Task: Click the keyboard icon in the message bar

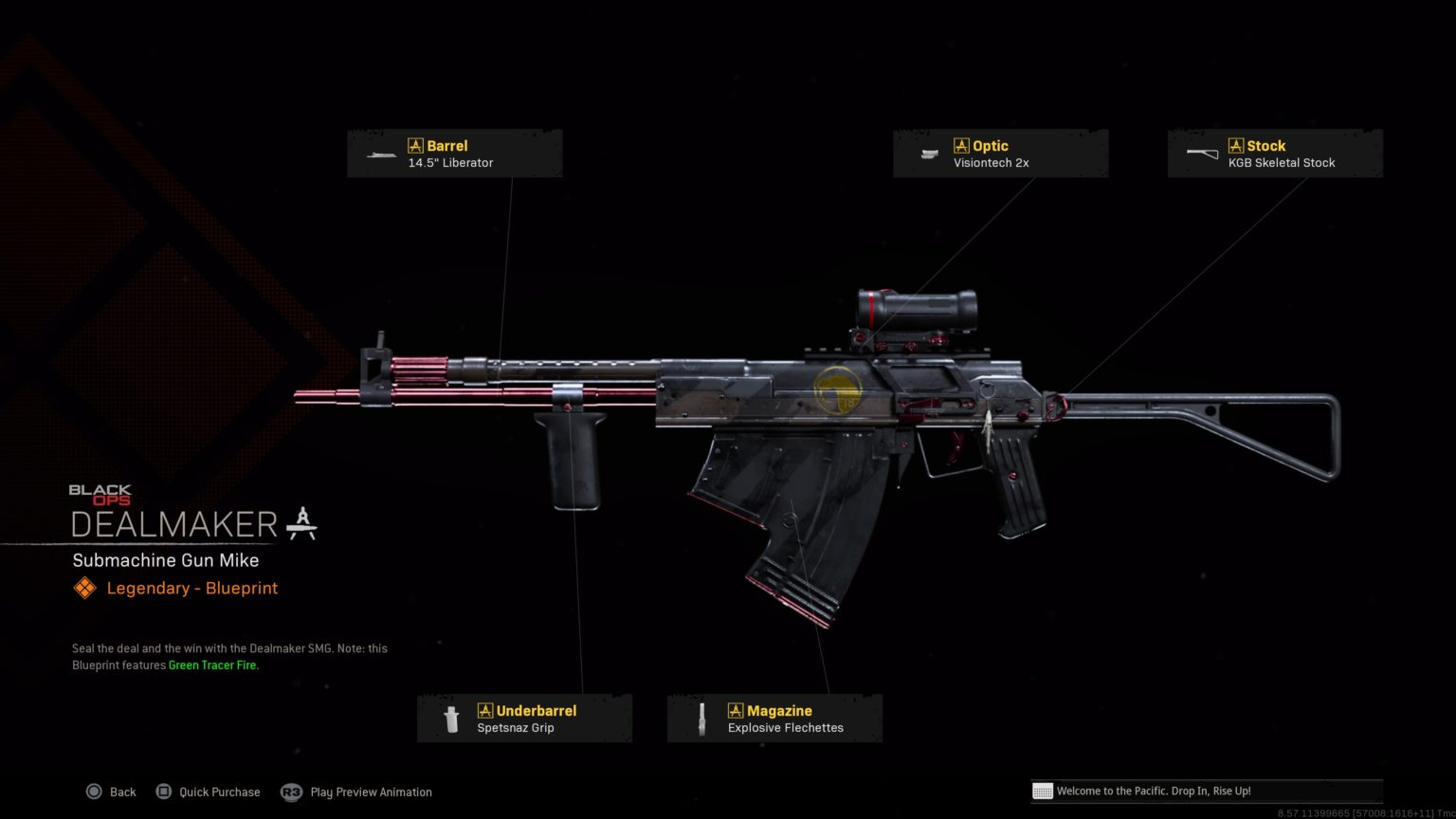Action: 1043,791
